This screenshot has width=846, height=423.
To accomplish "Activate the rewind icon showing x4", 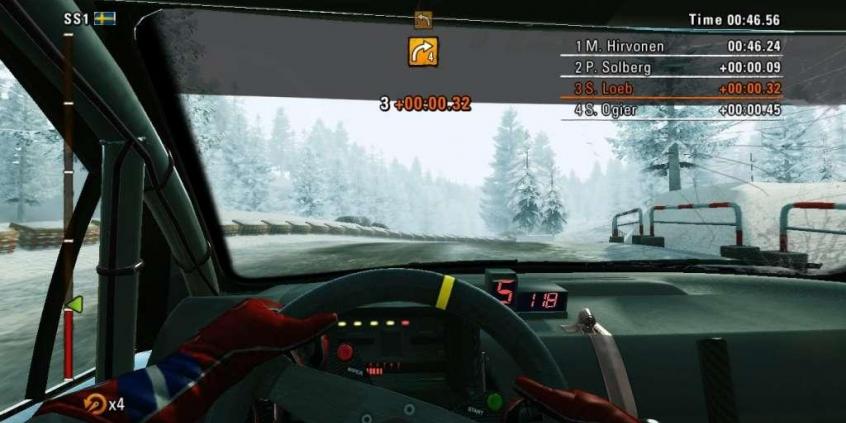I will [97, 404].
